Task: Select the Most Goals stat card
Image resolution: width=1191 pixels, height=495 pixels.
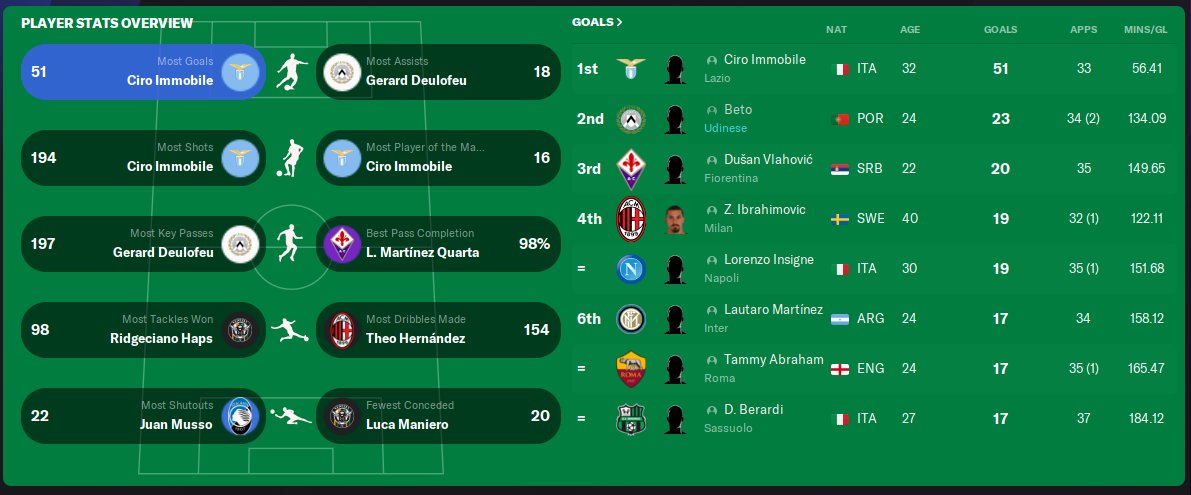Action: tap(143, 72)
